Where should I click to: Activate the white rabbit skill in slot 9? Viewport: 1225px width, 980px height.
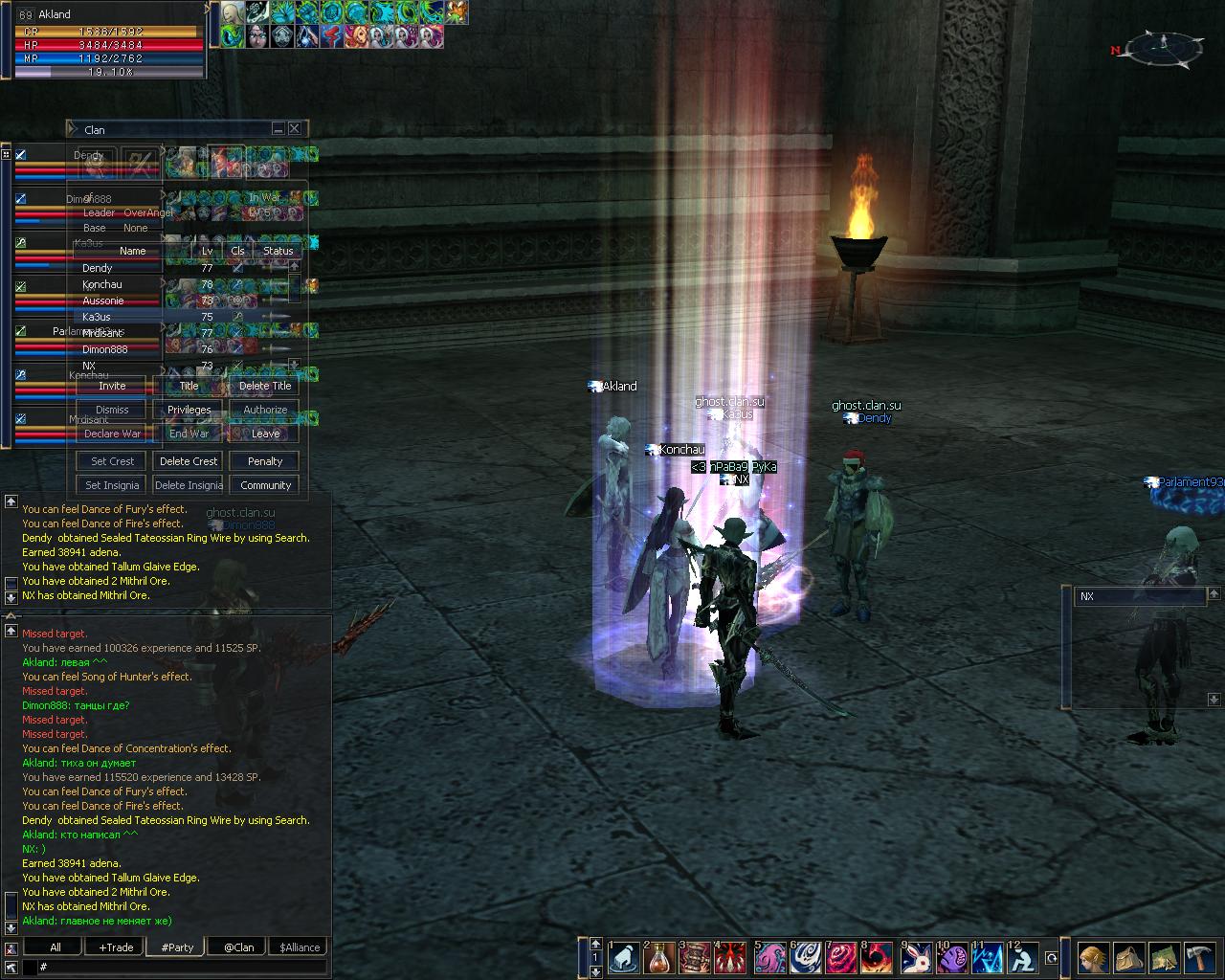click(x=916, y=957)
